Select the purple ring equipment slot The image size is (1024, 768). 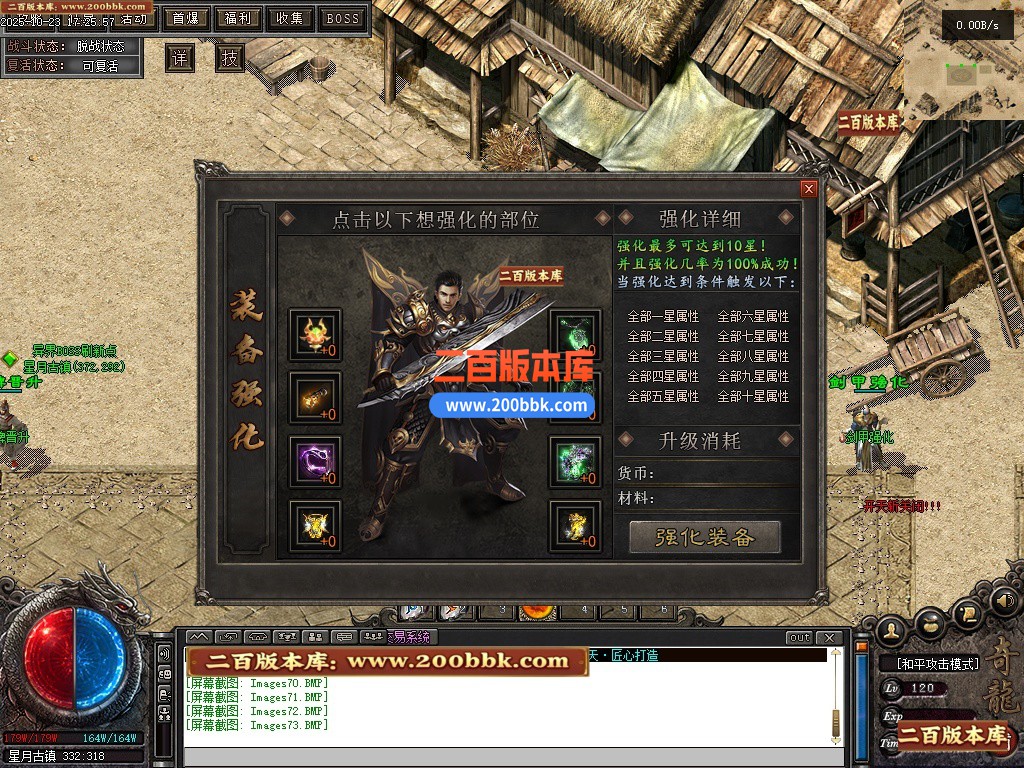coord(315,462)
